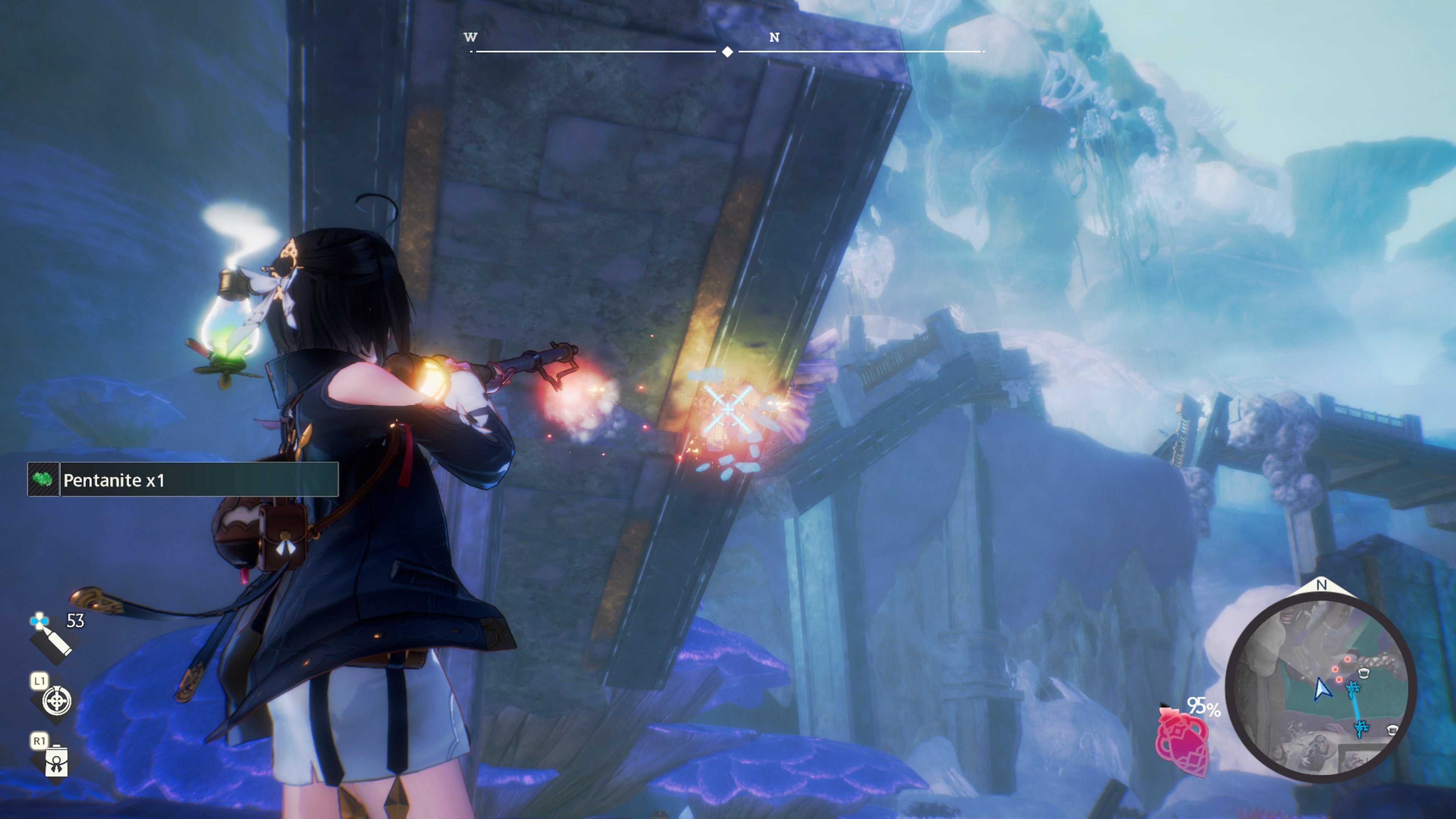The width and height of the screenshot is (1456, 819).
Task: Click the compass bar's diamond marker
Action: [x=728, y=52]
